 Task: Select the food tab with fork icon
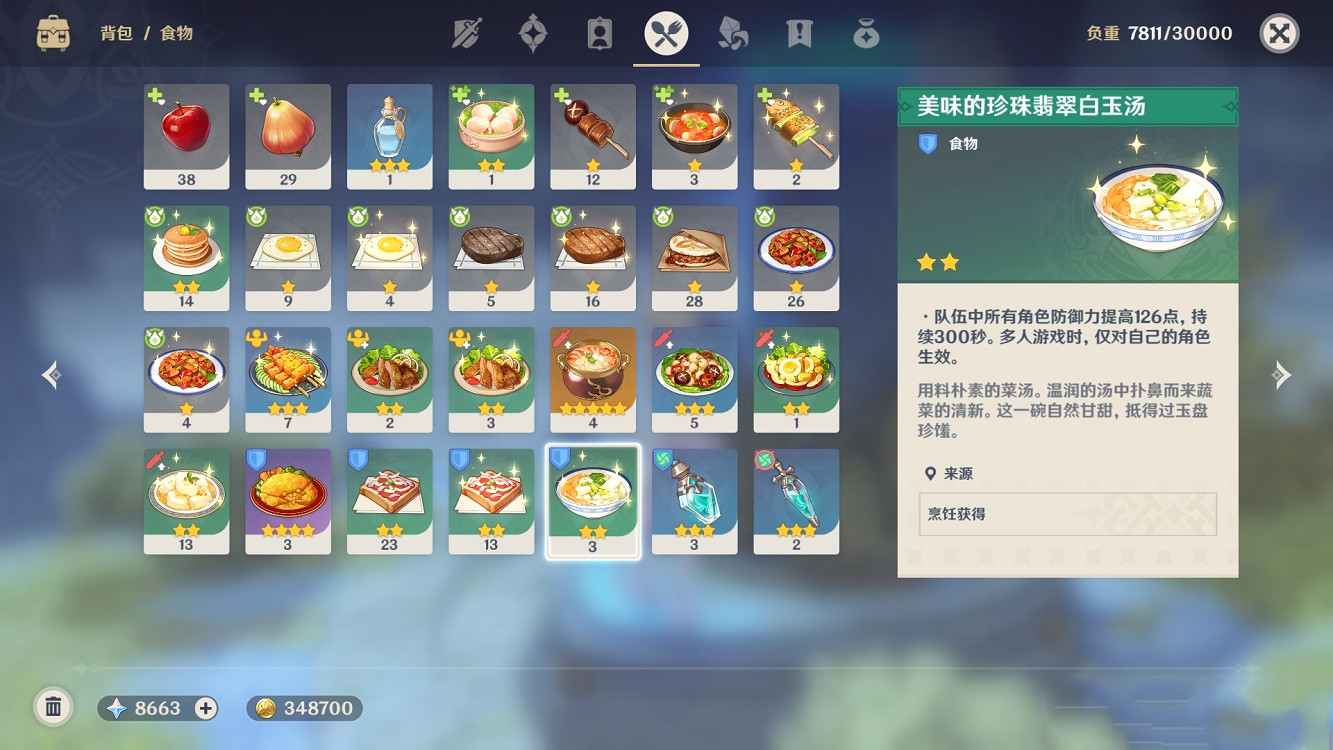(665, 32)
